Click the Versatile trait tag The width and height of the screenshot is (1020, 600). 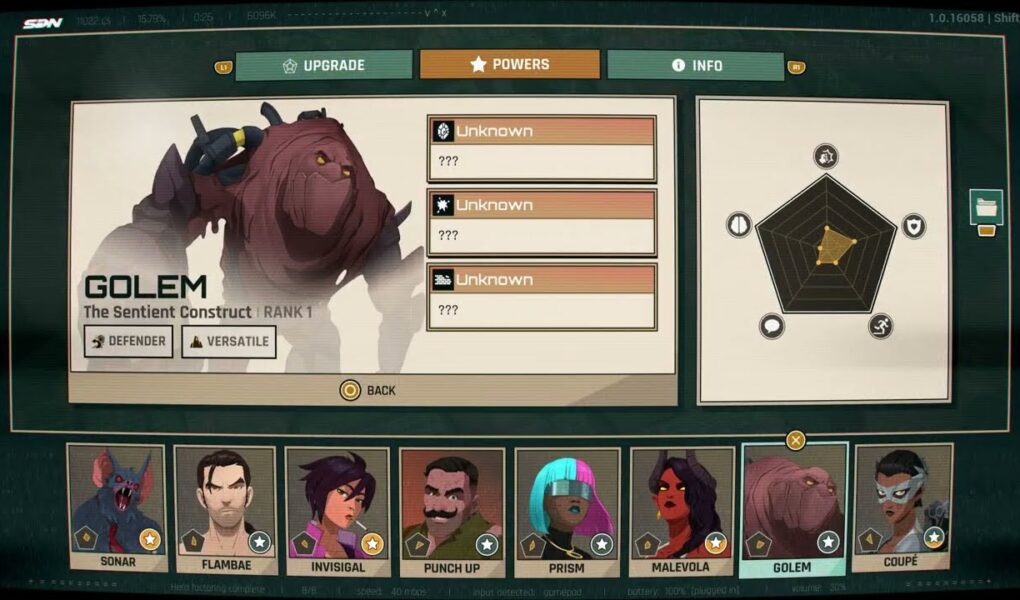229,342
